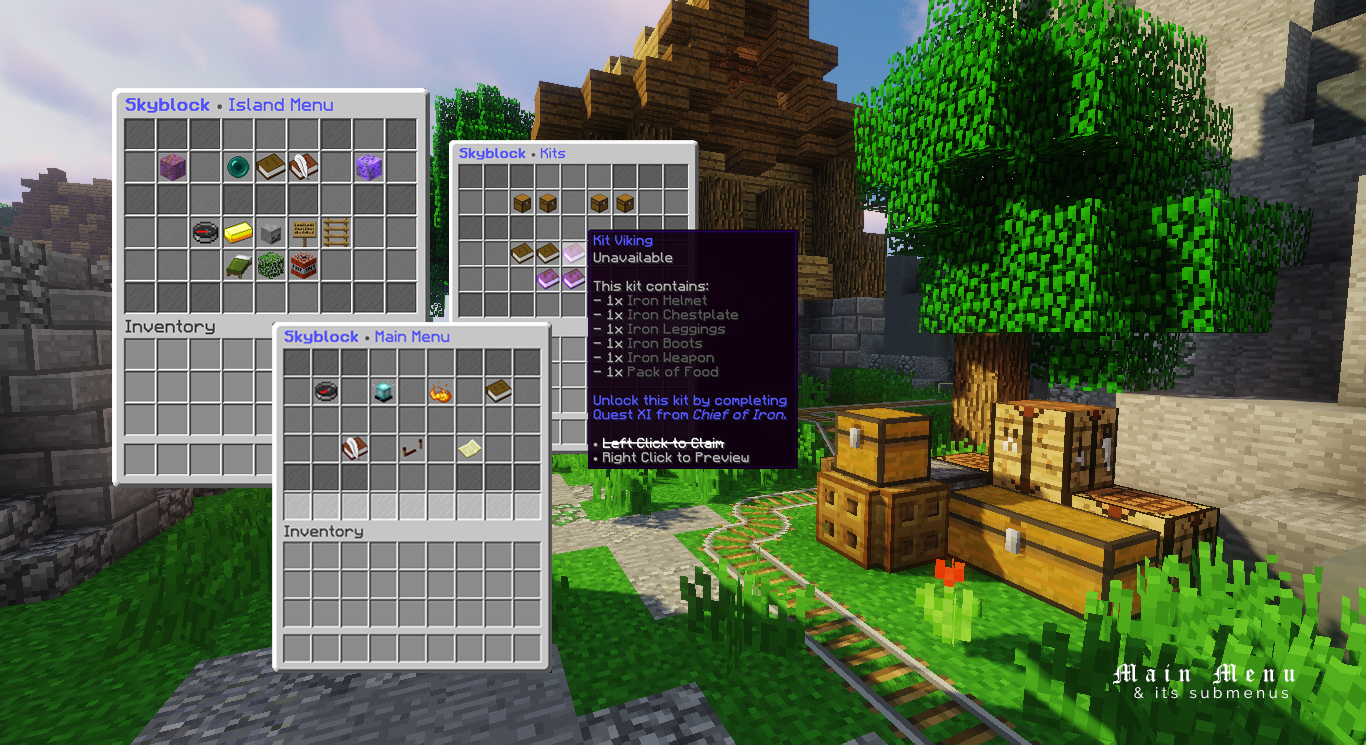Click the book and quill in the Main Menu
Image resolution: width=1366 pixels, height=745 pixels.
(x=355, y=448)
